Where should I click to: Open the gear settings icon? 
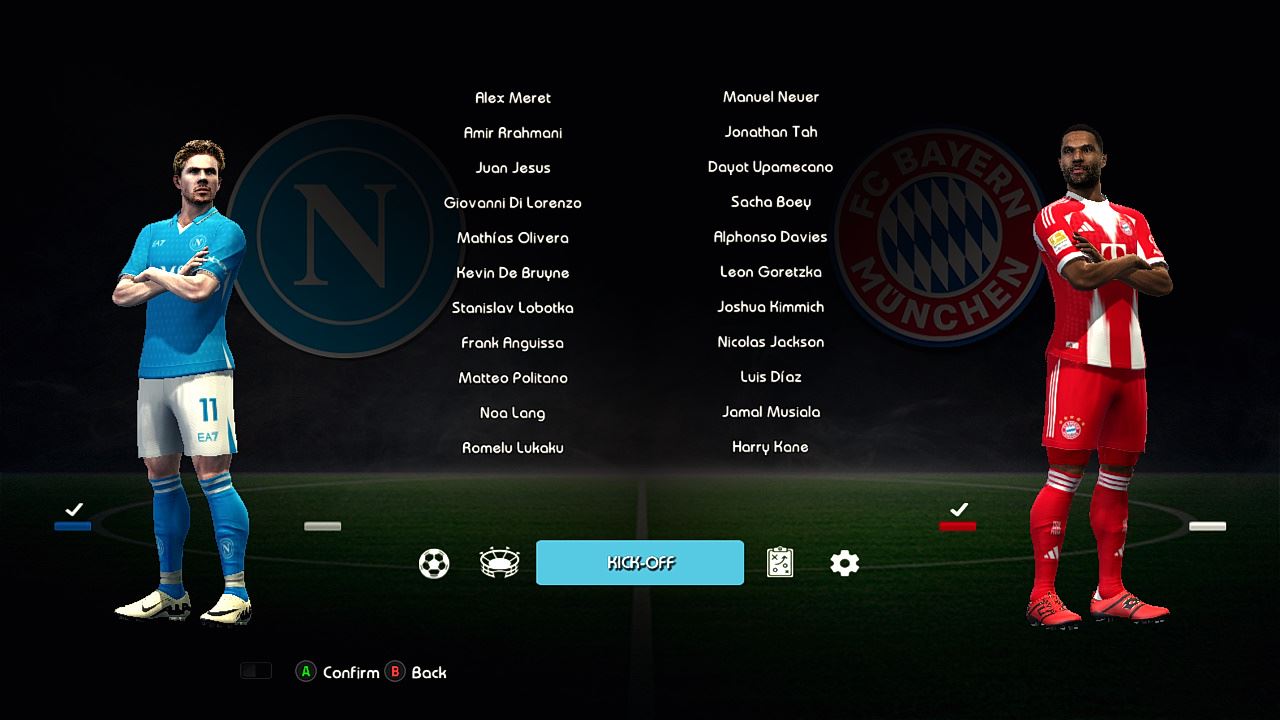click(845, 564)
